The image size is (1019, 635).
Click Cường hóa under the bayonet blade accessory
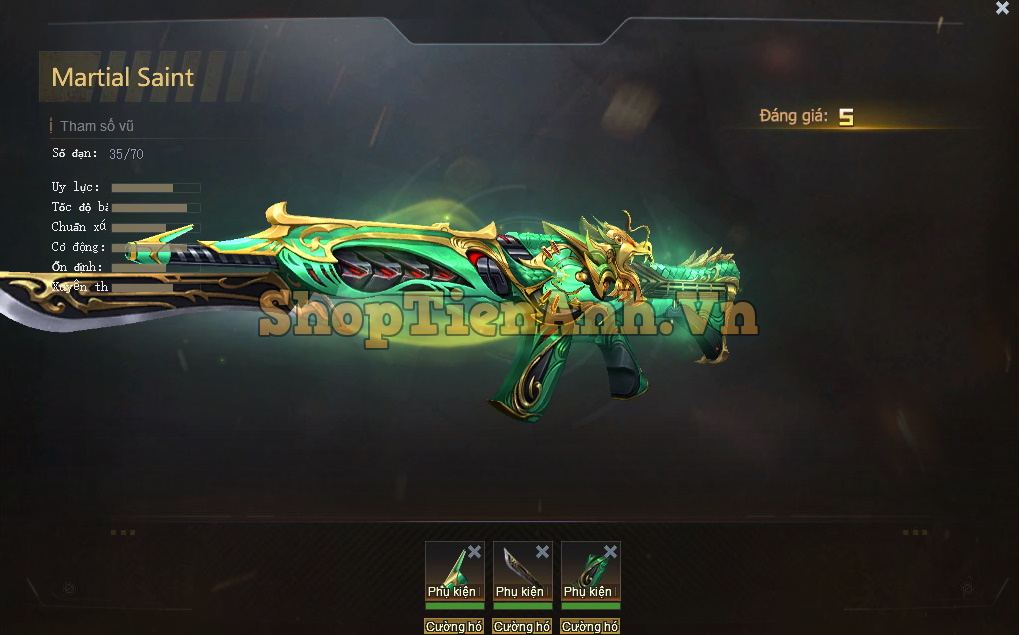coord(522,627)
